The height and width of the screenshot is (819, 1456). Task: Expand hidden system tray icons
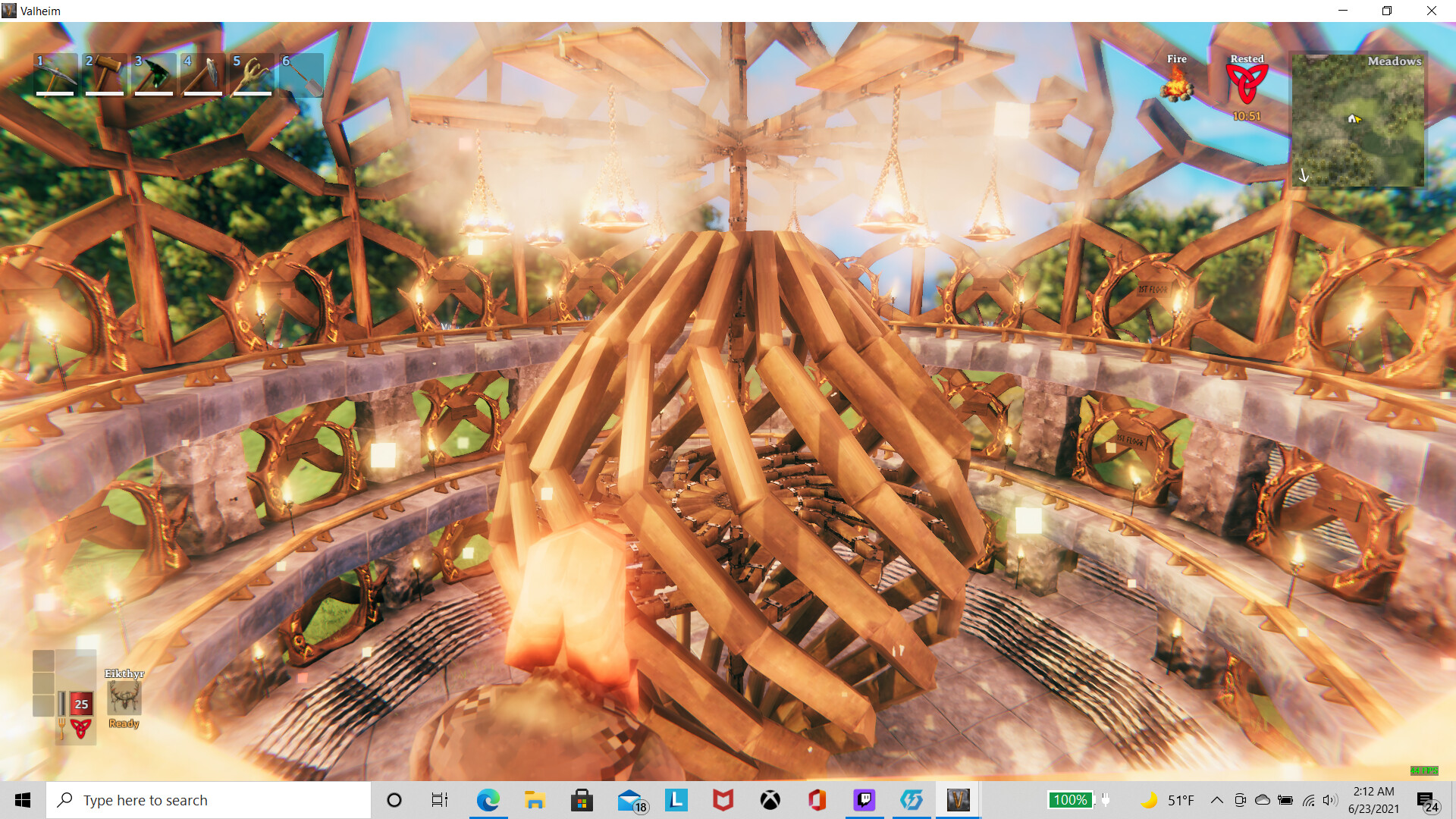click(1216, 799)
